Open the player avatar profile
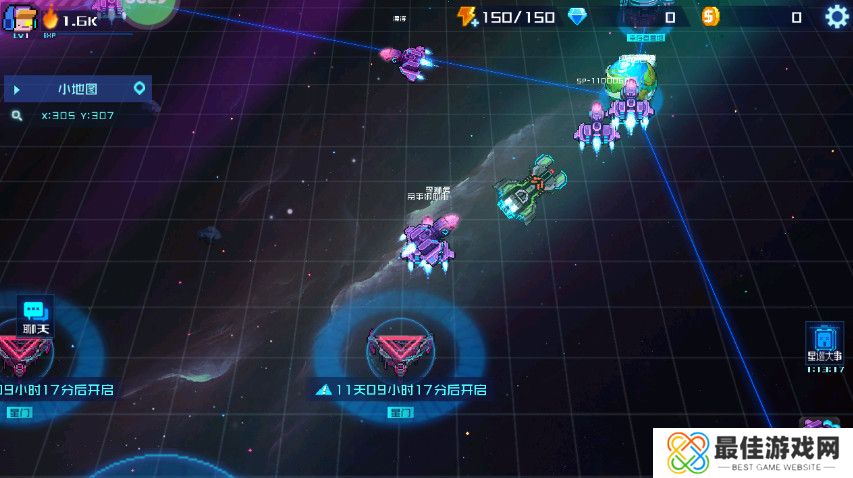Viewport: 853px width, 478px height. (x=20, y=18)
